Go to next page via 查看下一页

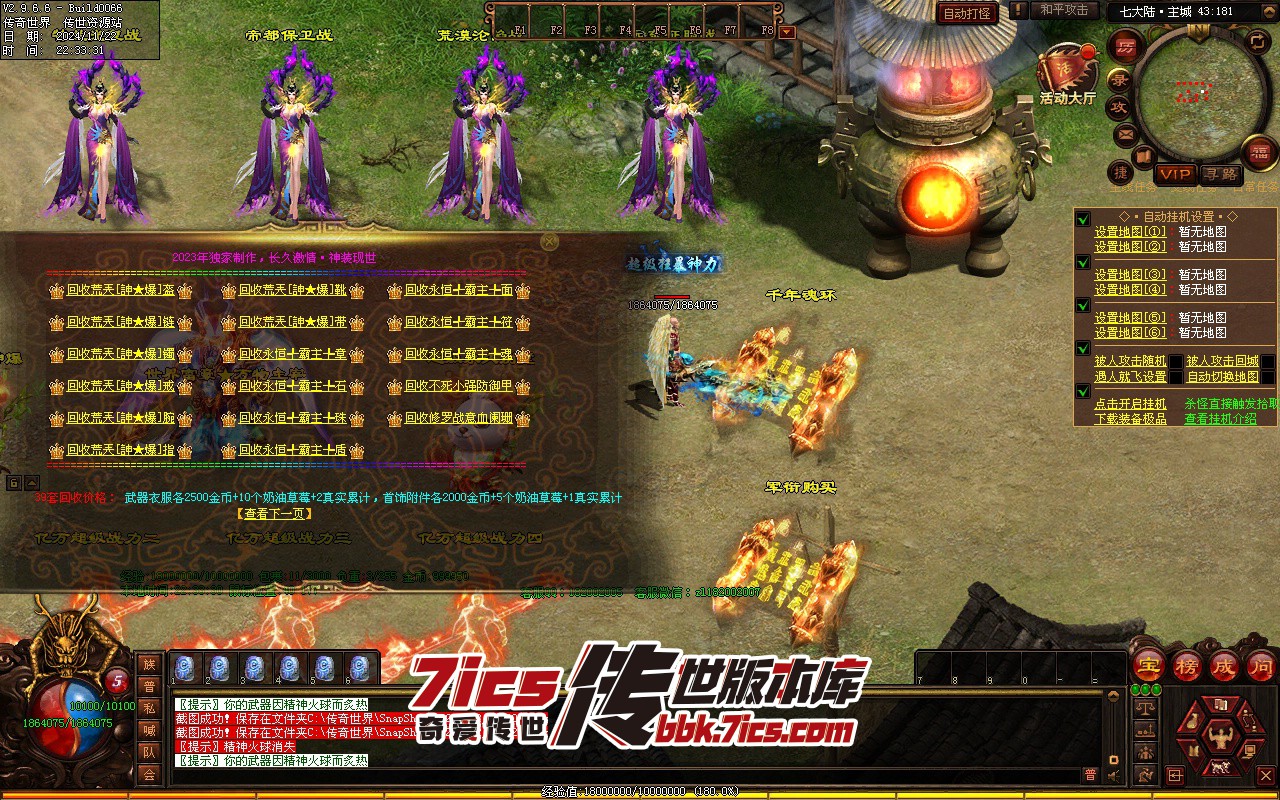(276, 514)
